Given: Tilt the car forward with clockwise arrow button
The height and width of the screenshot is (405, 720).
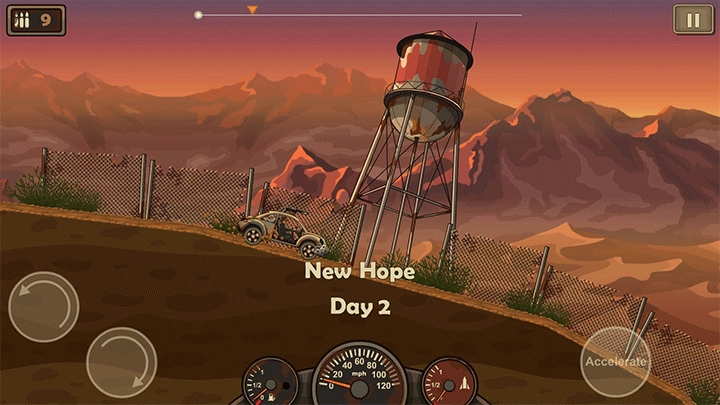Looking at the screenshot, I should pyautogui.click(x=121, y=362).
